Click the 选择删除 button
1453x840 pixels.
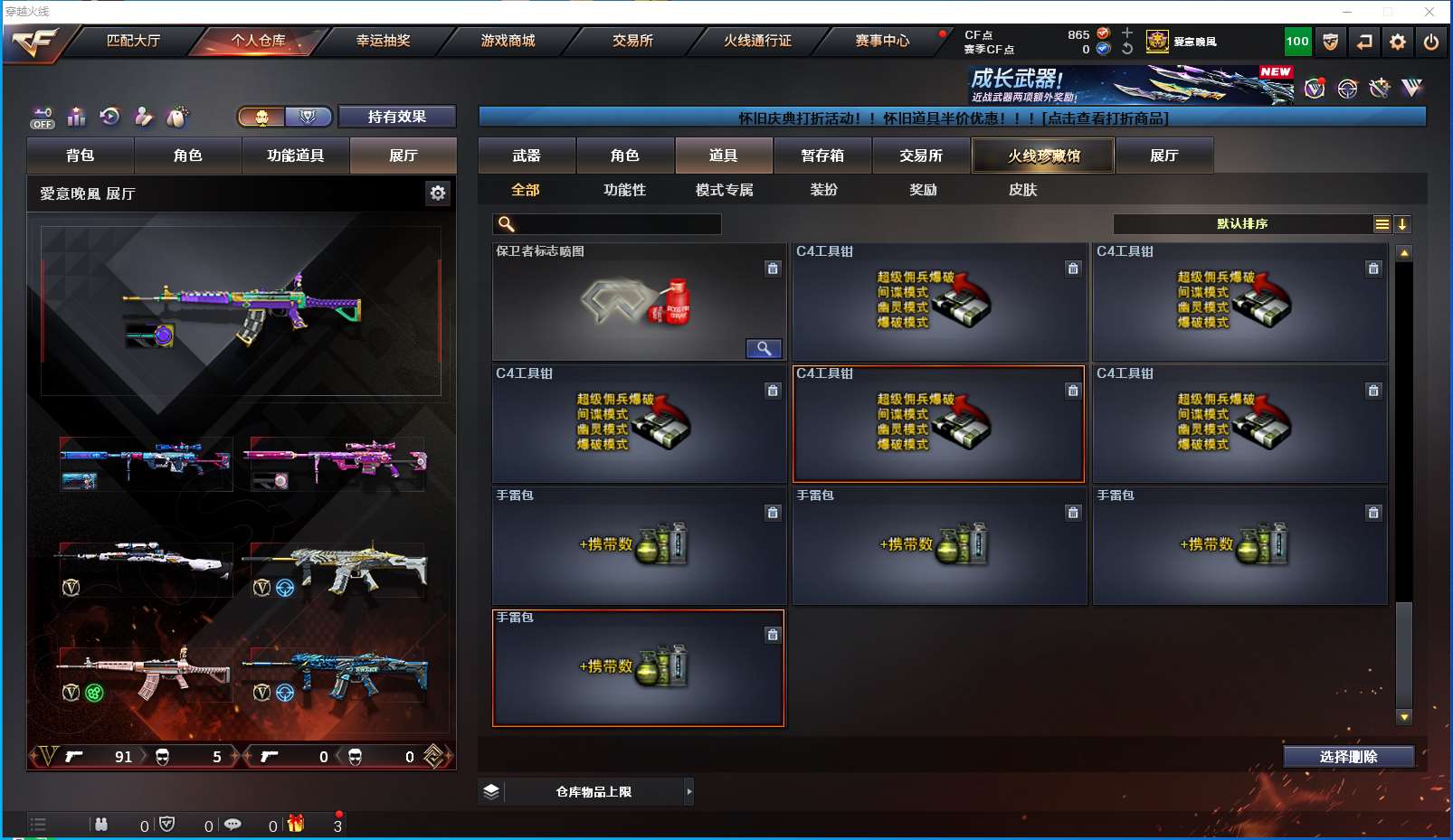tap(1348, 757)
